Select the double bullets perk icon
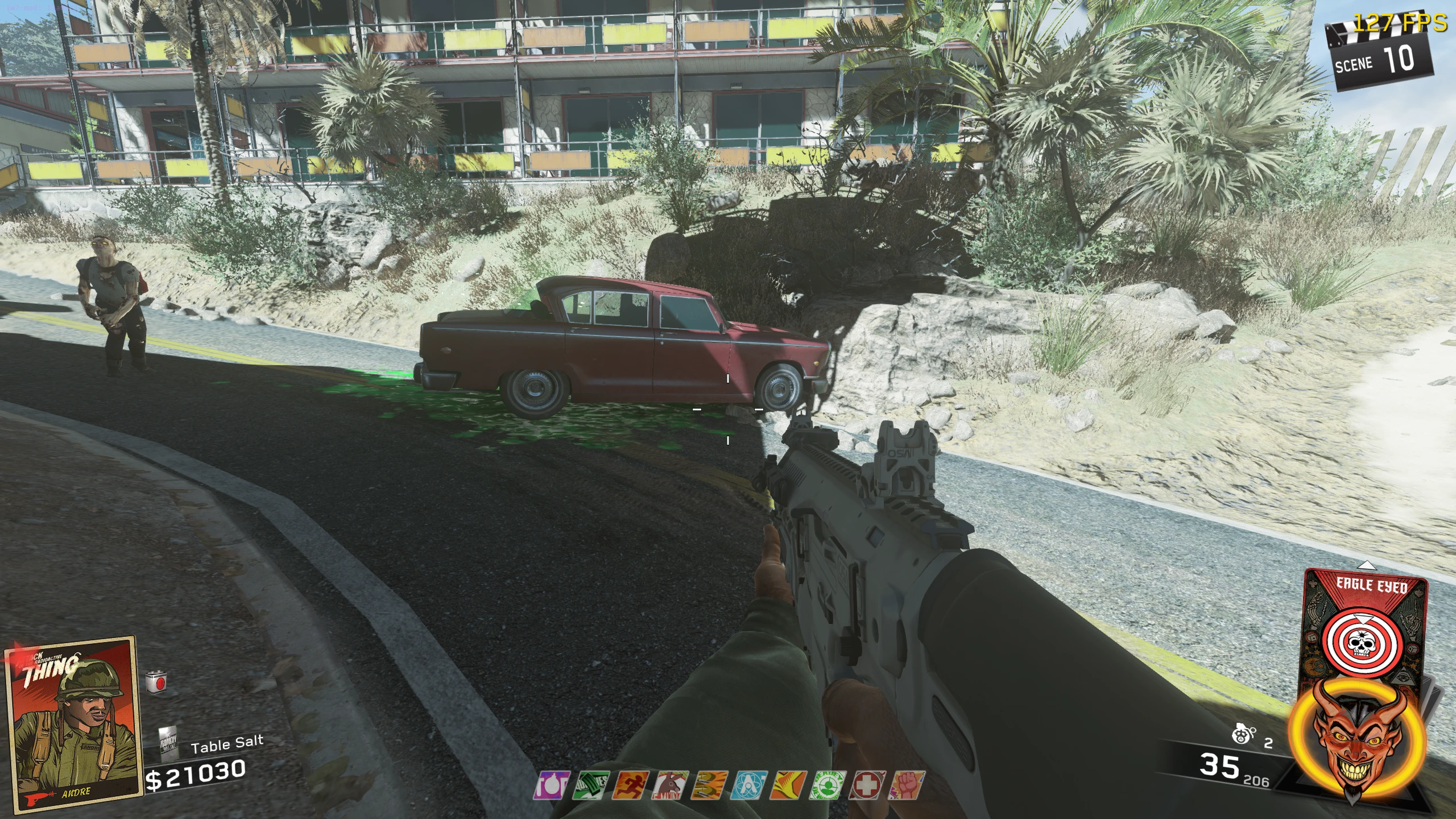 710,785
